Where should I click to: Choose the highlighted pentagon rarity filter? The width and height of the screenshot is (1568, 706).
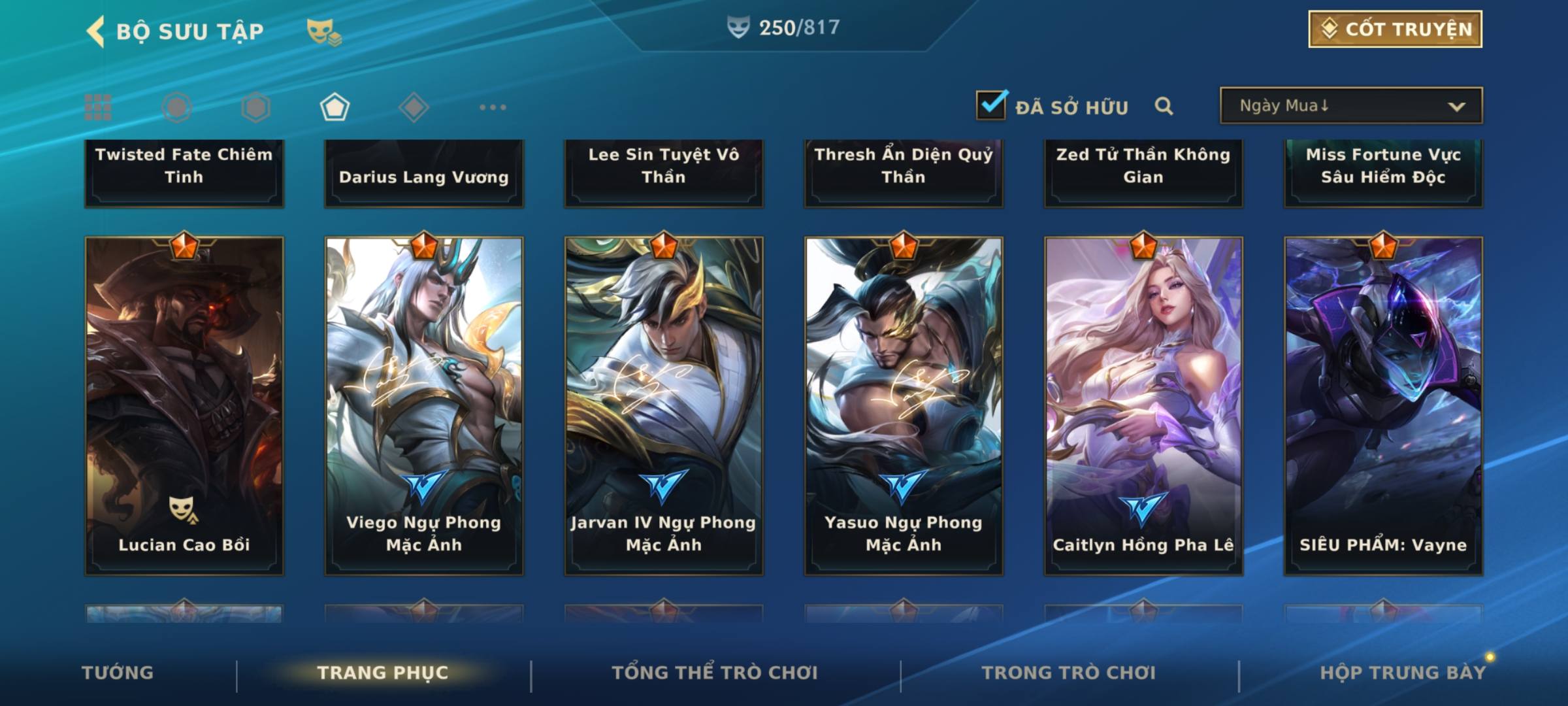click(335, 107)
